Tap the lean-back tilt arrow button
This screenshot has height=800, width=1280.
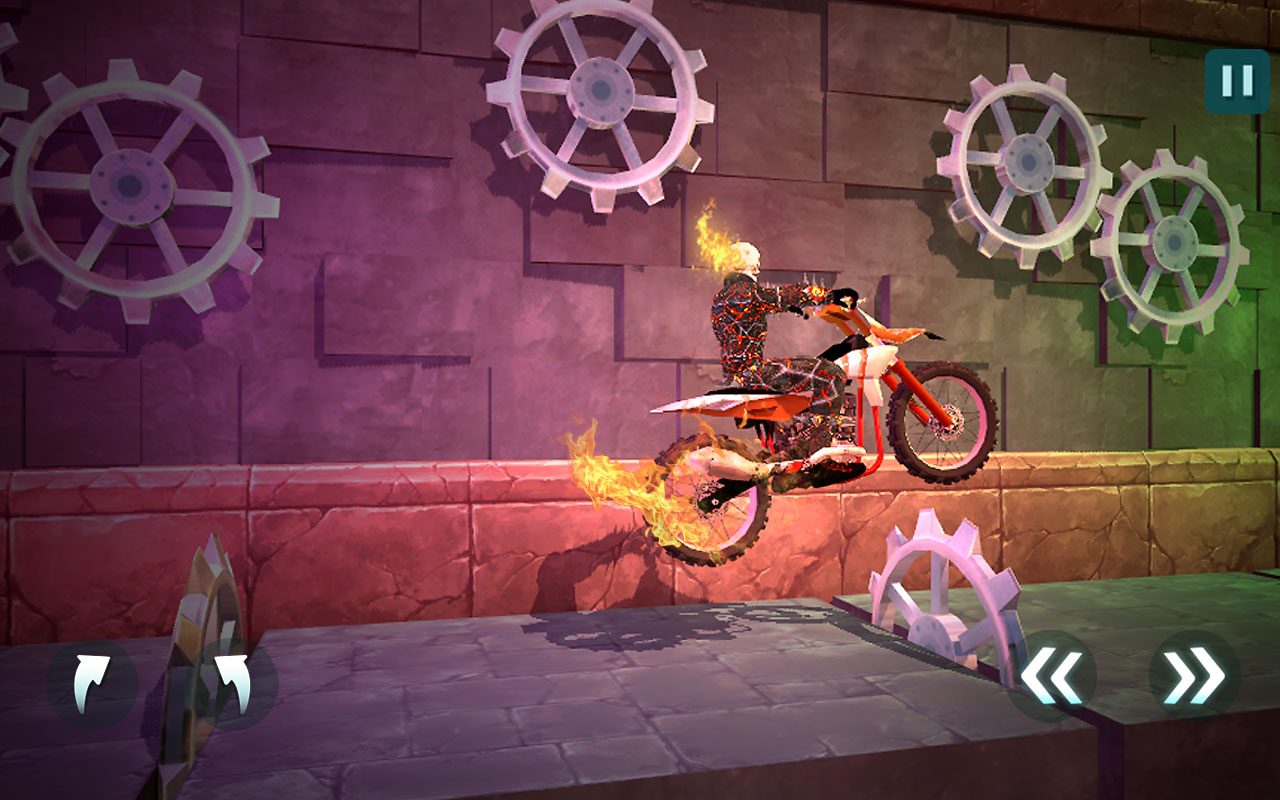pyautogui.click(x=91, y=685)
